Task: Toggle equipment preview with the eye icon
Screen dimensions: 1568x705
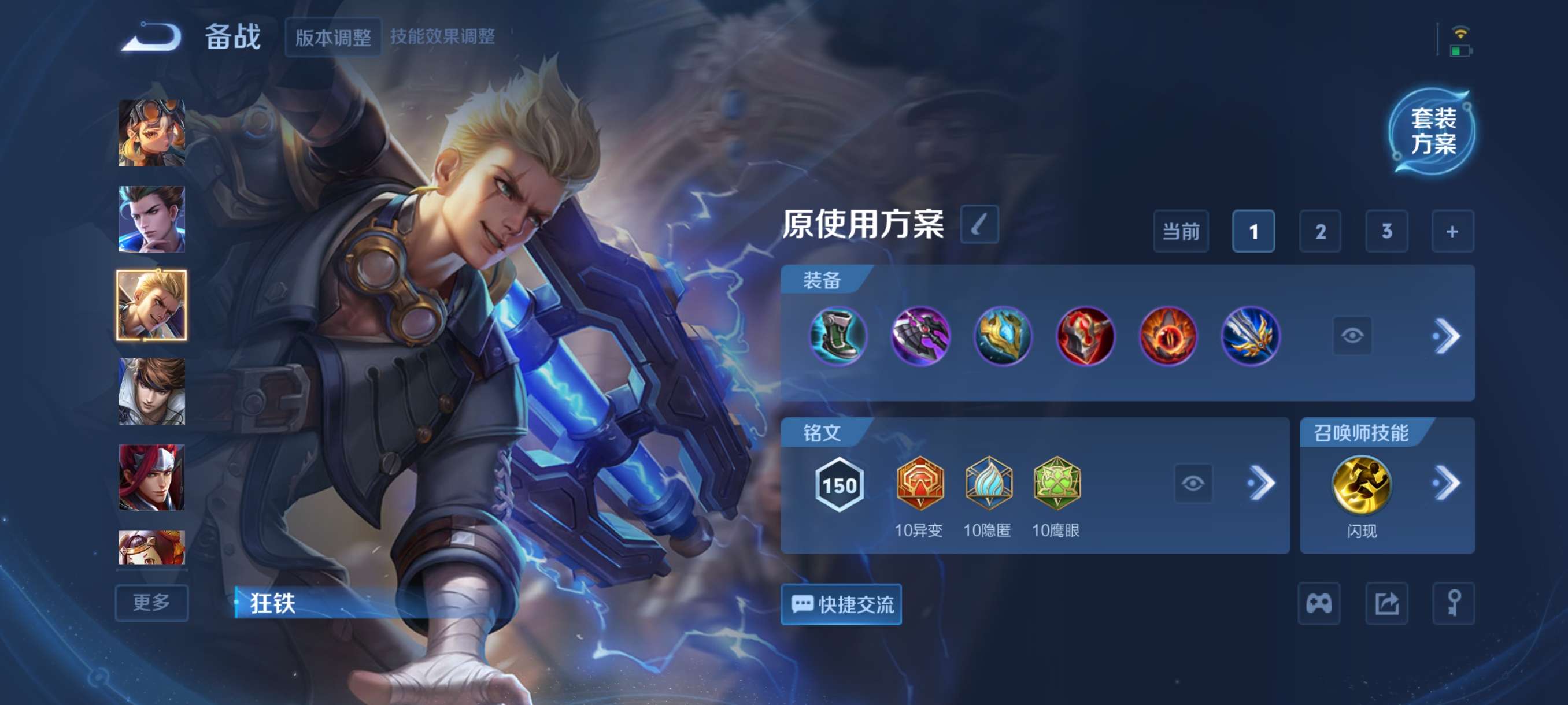Action: (1352, 335)
